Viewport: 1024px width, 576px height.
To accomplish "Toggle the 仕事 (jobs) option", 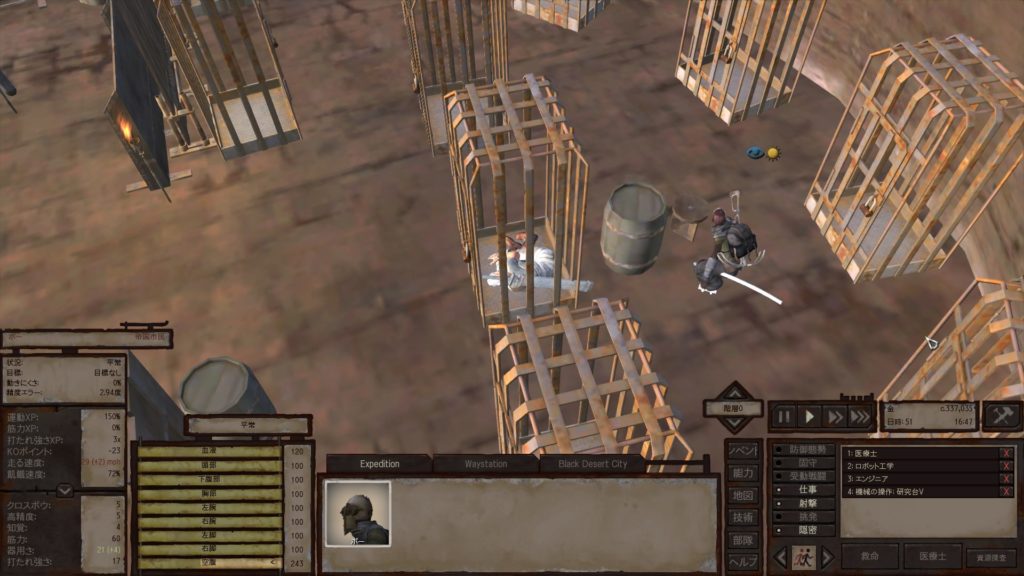I will tap(807, 491).
